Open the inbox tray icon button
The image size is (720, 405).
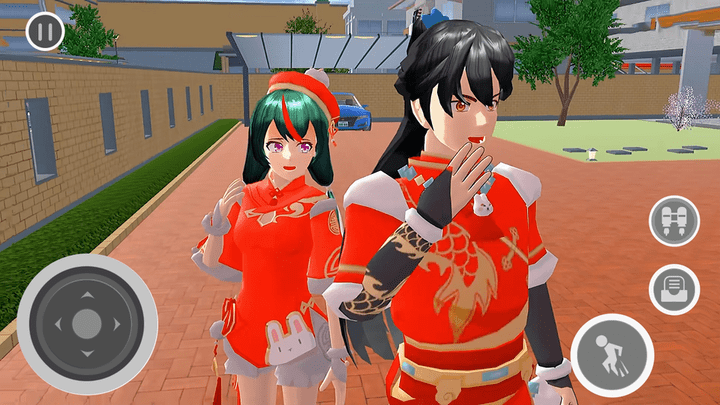(674, 290)
